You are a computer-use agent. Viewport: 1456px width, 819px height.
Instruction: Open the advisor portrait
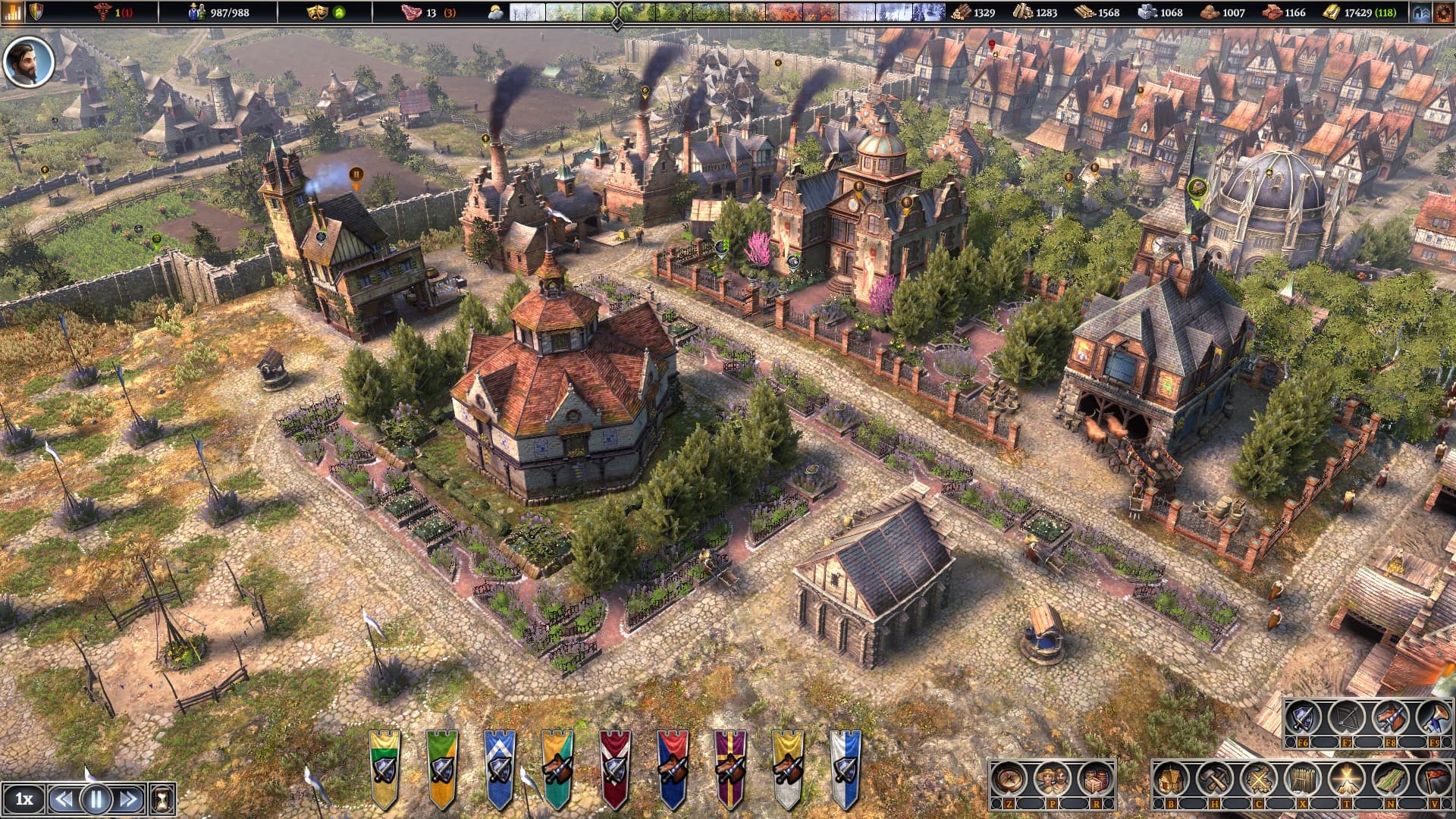[x=29, y=61]
